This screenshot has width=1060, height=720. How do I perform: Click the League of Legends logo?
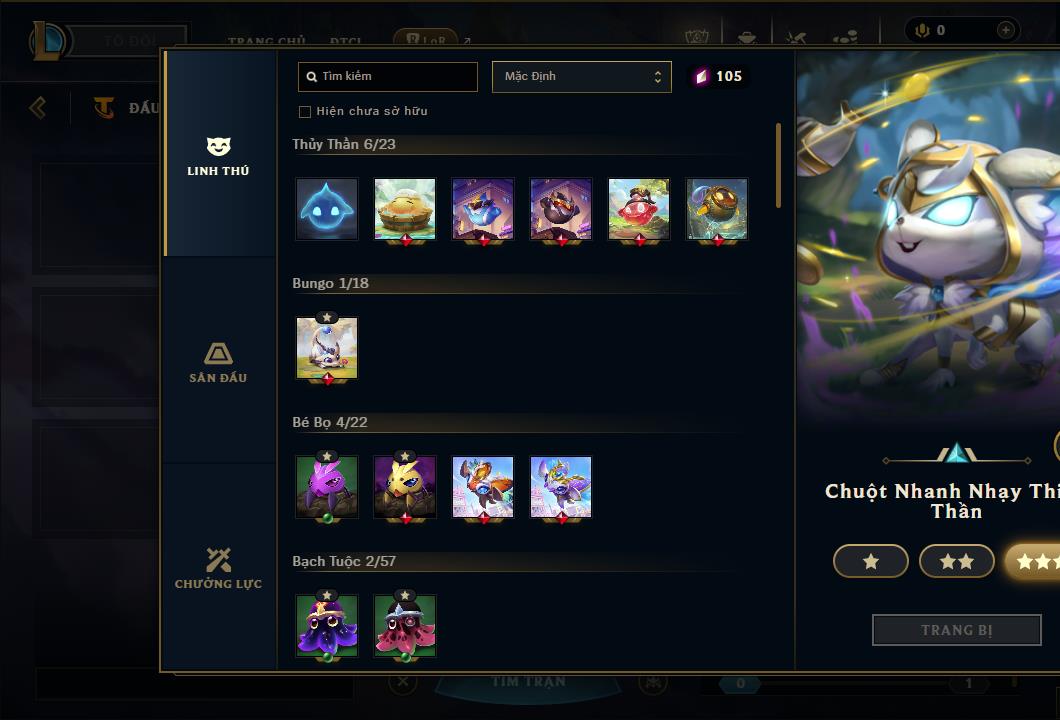coord(48,41)
